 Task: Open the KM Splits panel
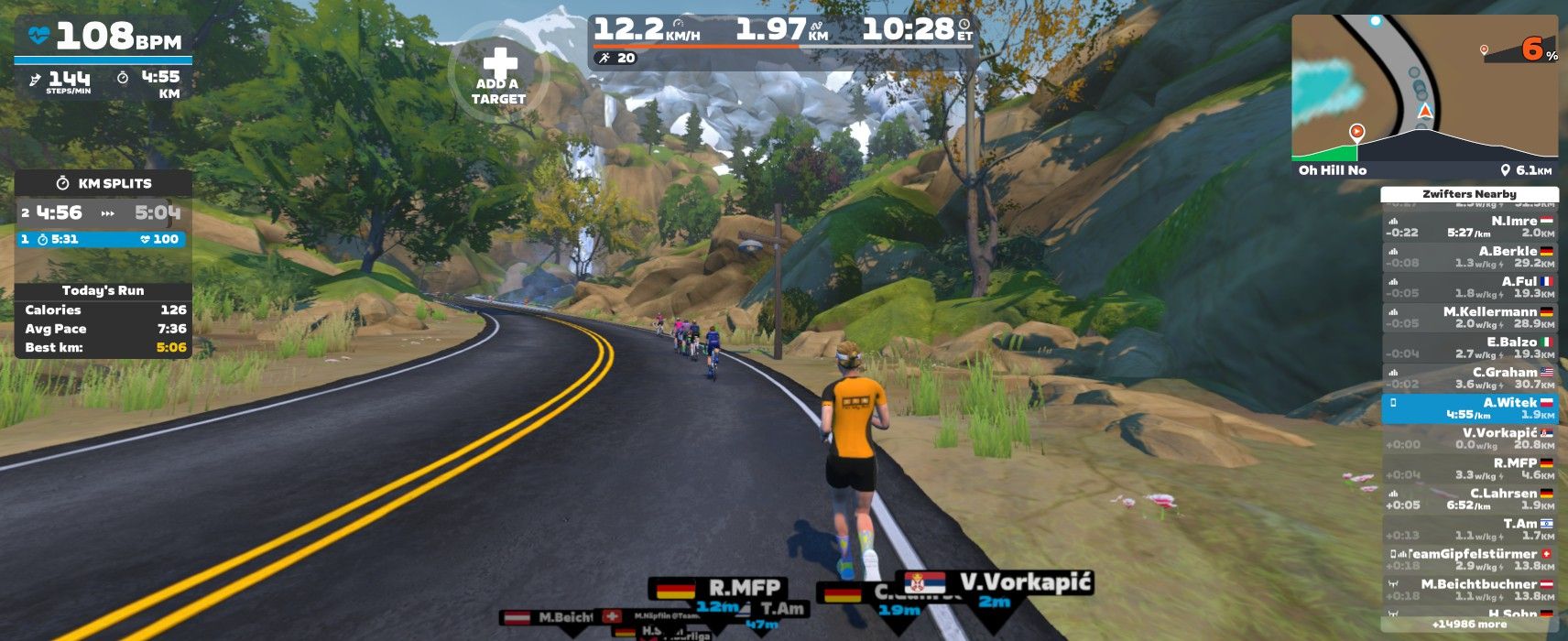pyautogui.click(x=103, y=183)
